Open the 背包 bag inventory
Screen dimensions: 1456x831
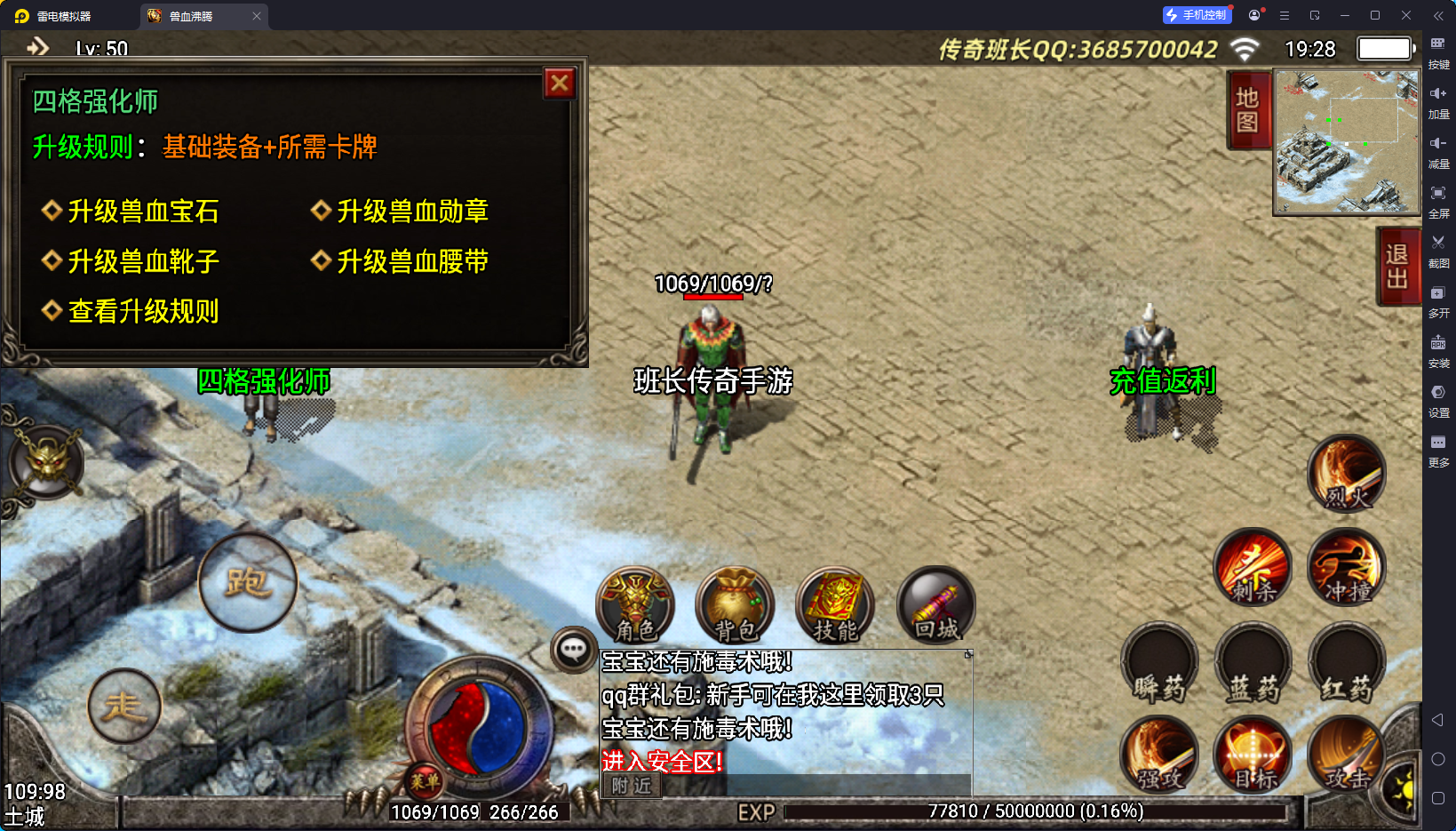tap(736, 606)
